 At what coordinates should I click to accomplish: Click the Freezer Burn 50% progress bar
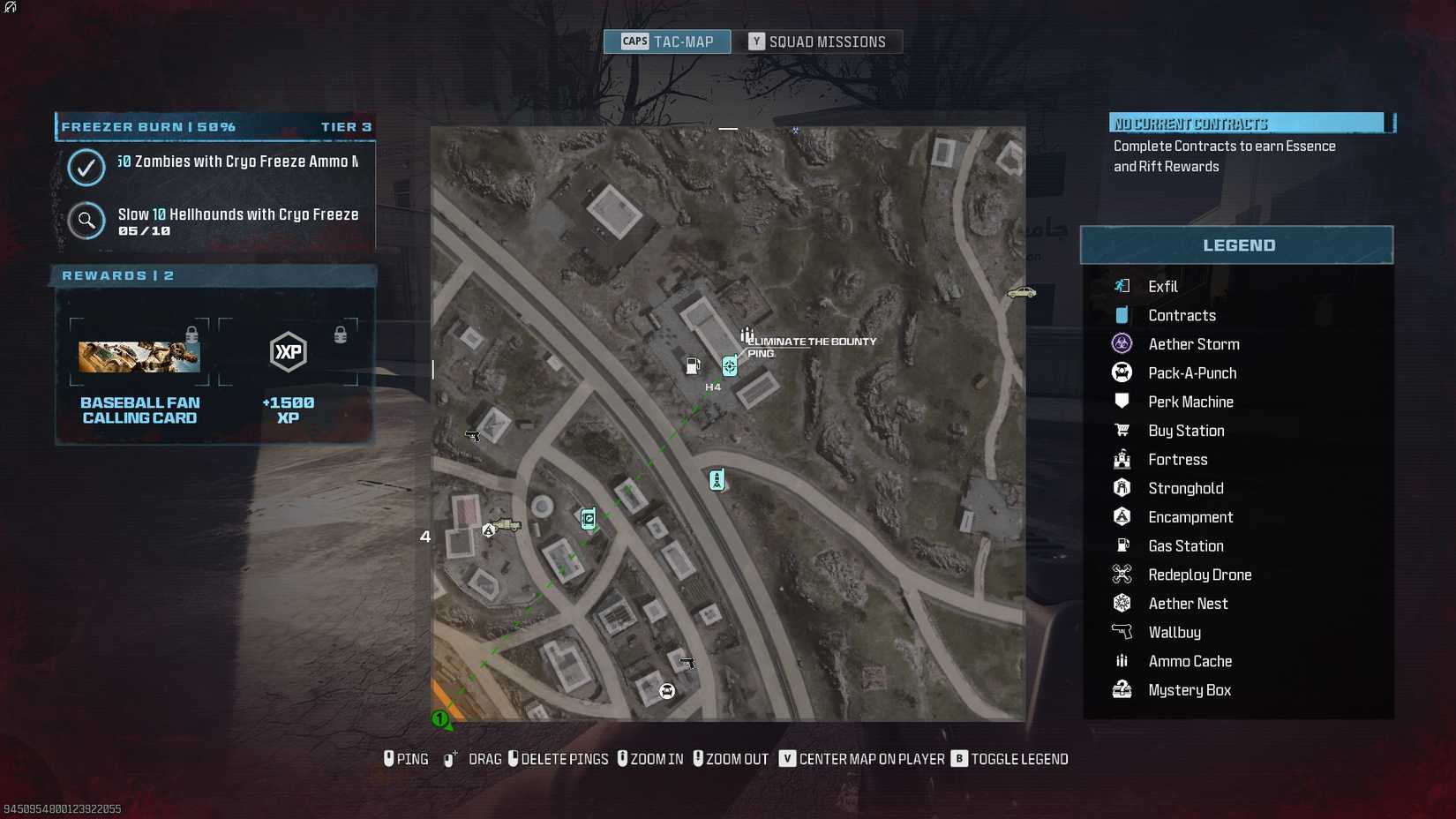click(214, 126)
